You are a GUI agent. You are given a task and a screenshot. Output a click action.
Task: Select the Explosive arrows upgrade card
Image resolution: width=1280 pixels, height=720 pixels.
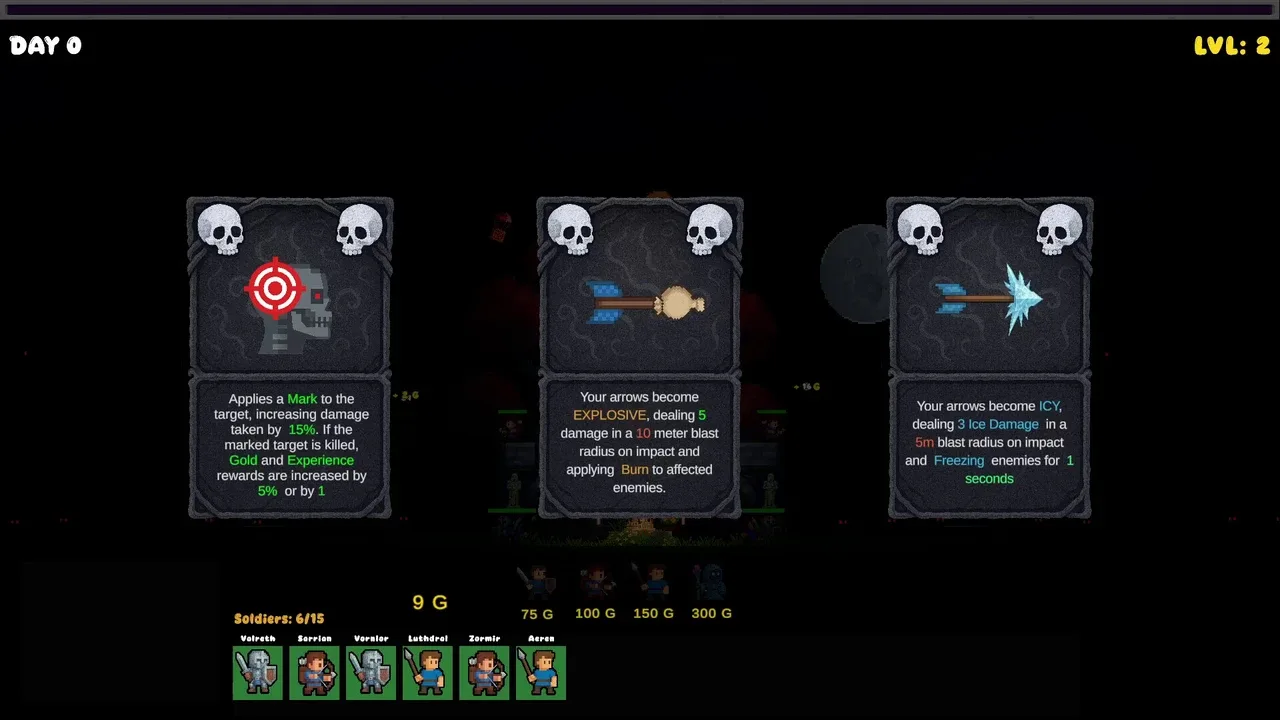(x=640, y=358)
